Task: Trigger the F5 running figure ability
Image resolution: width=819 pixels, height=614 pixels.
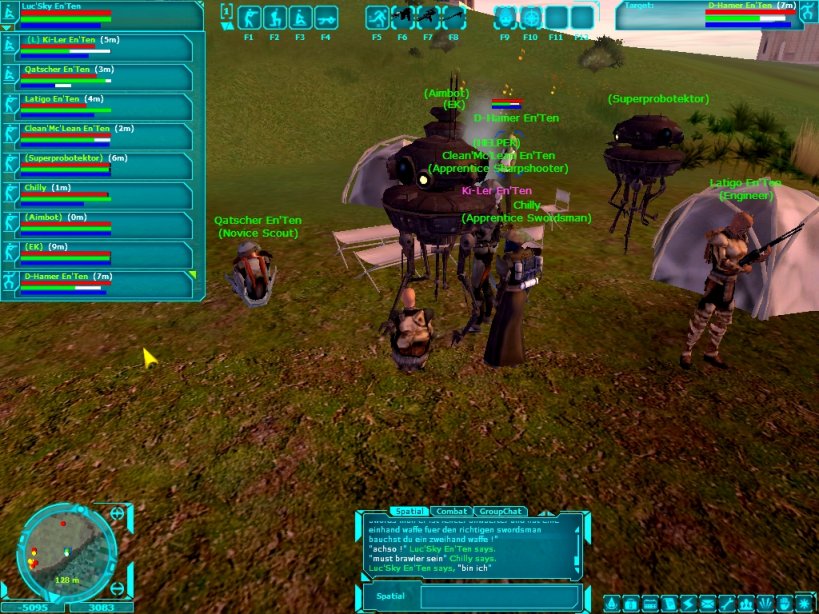Action: click(x=377, y=18)
